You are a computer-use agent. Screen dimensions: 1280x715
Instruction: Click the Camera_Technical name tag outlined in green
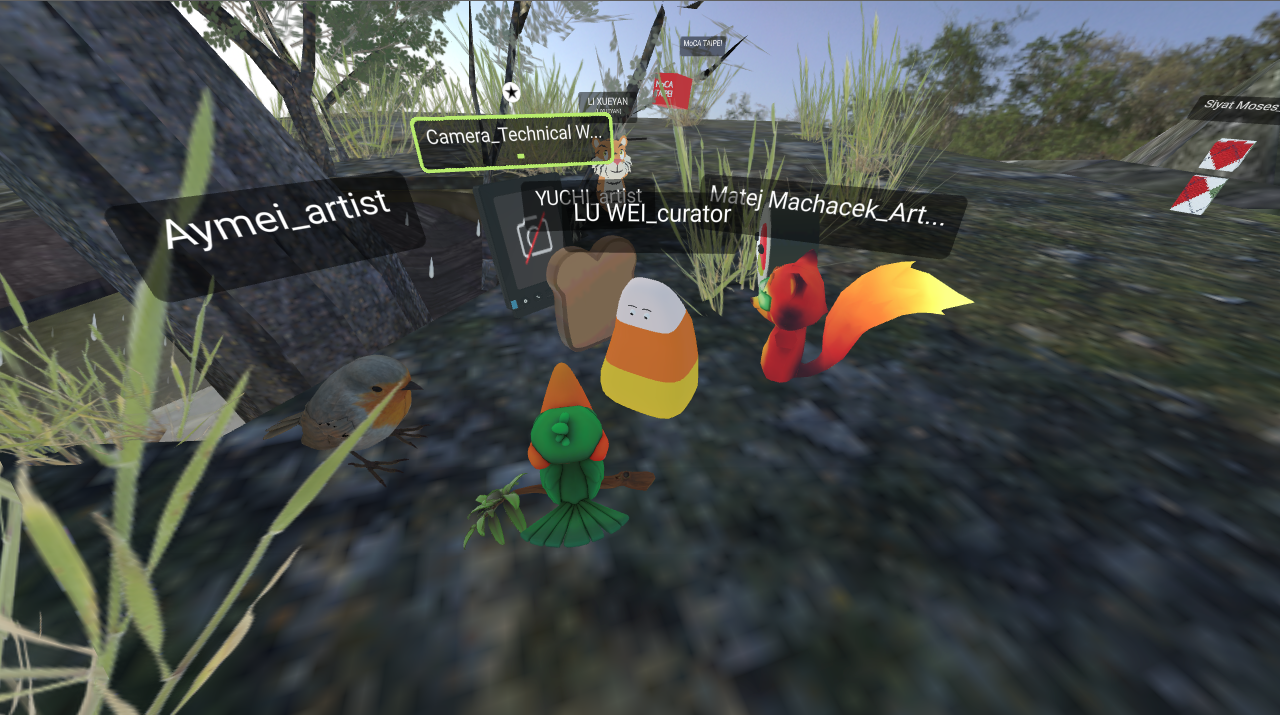[512, 135]
